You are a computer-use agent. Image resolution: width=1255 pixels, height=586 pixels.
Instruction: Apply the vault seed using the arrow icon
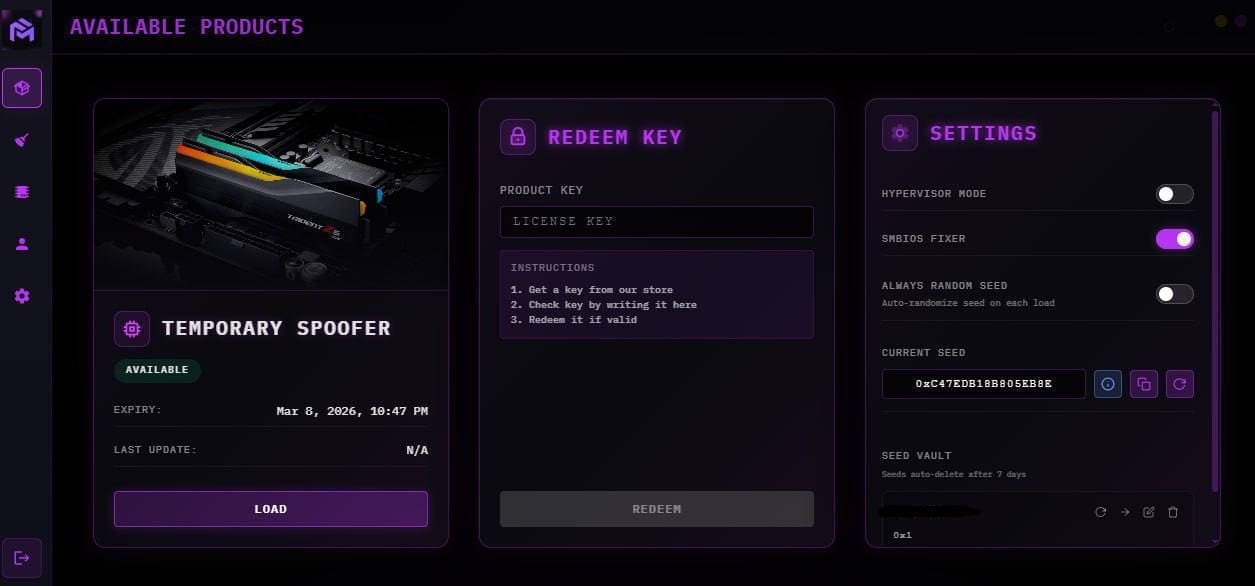pos(1125,512)
